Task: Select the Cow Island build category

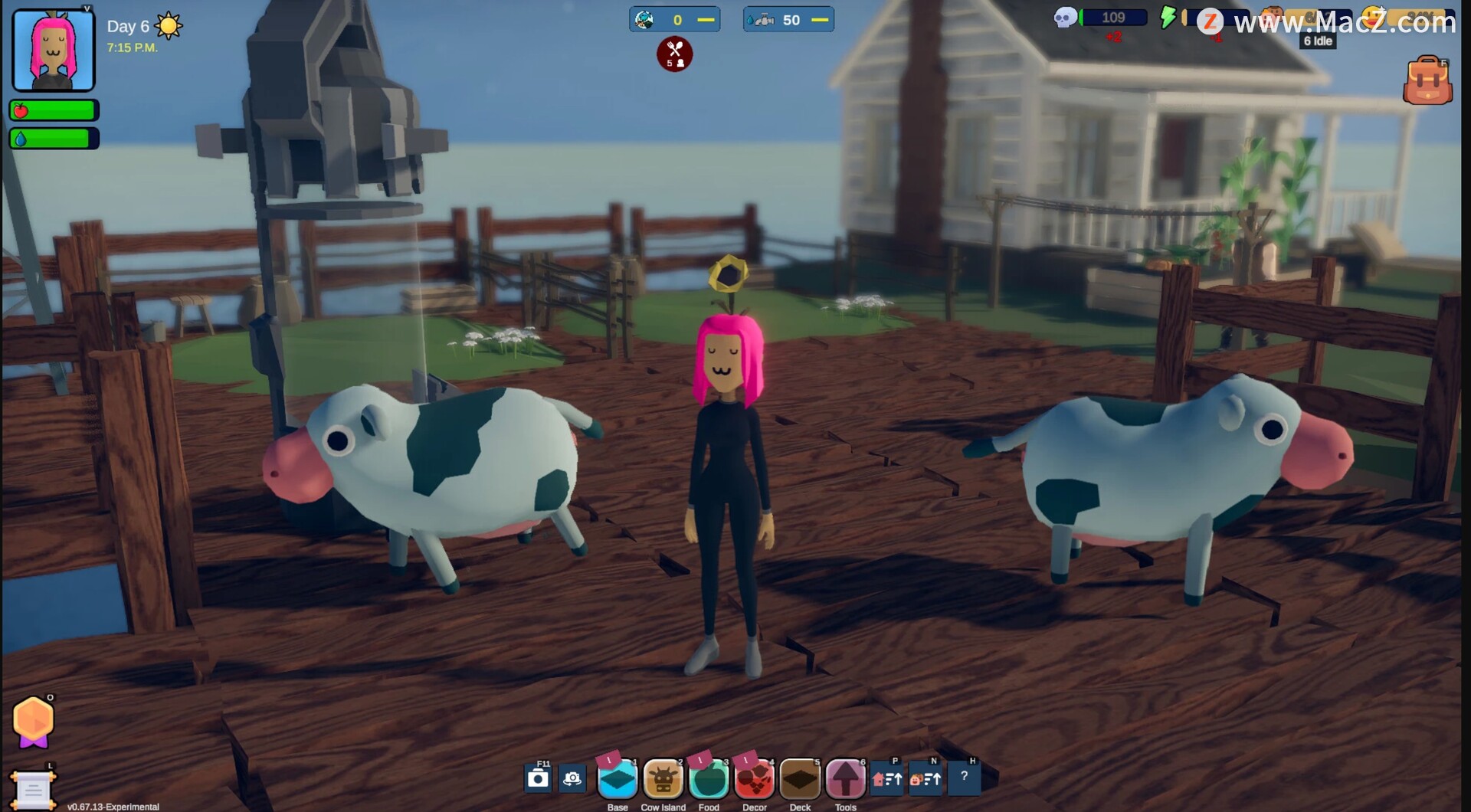Action: (663, 780)
